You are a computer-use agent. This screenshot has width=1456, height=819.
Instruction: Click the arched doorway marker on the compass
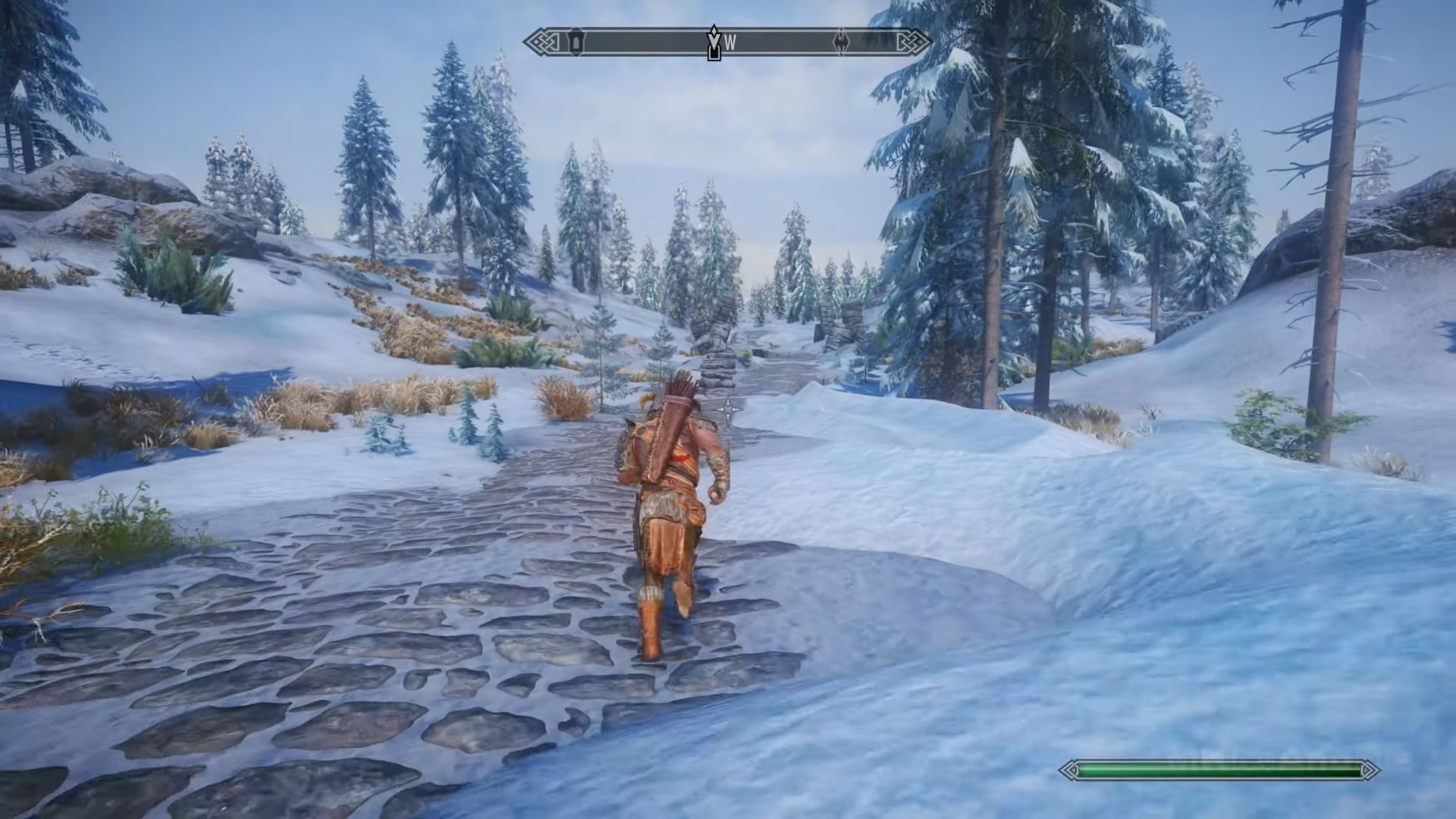(577, 42)
